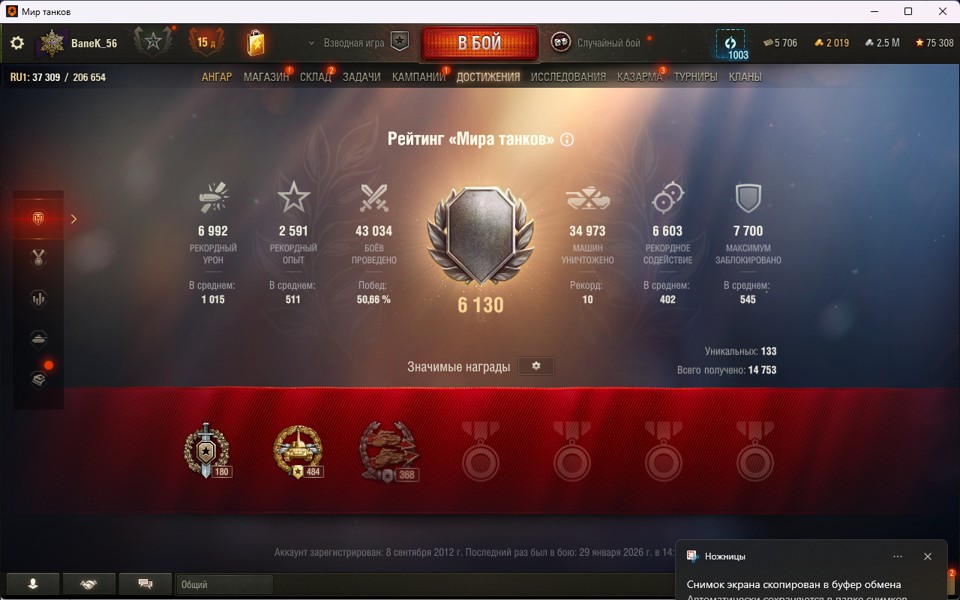The height and width of the screenshot is (600, 960).
Task: Maximize the Мир танков window
Action: [908, 11]
